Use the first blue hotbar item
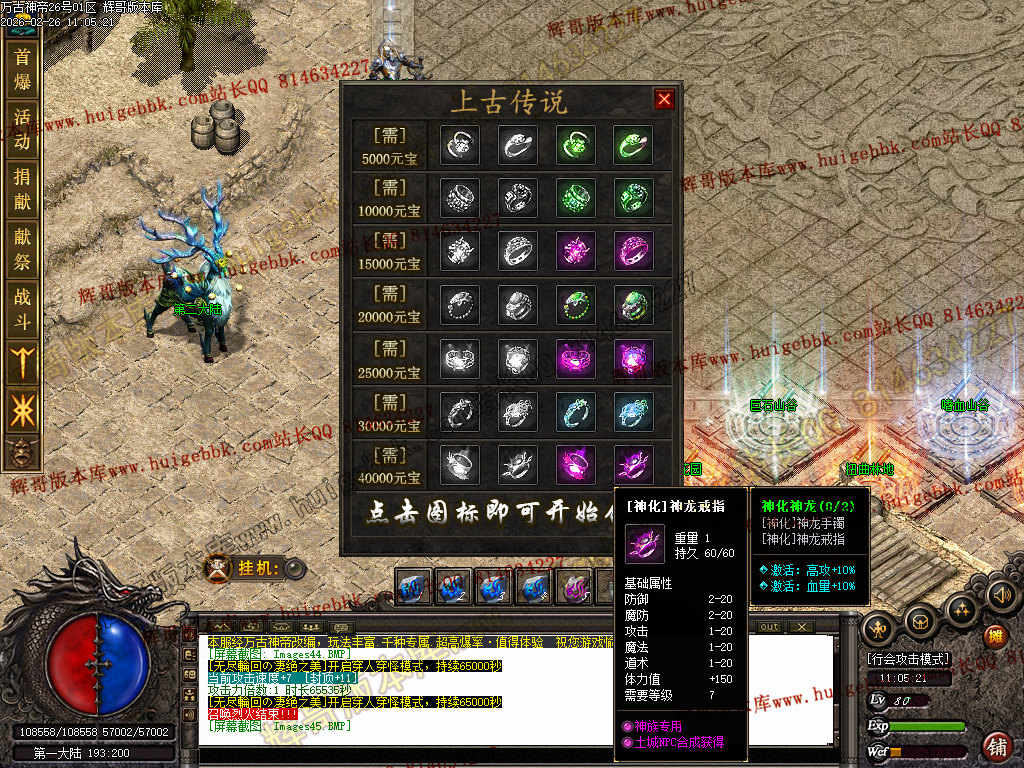 413,587
